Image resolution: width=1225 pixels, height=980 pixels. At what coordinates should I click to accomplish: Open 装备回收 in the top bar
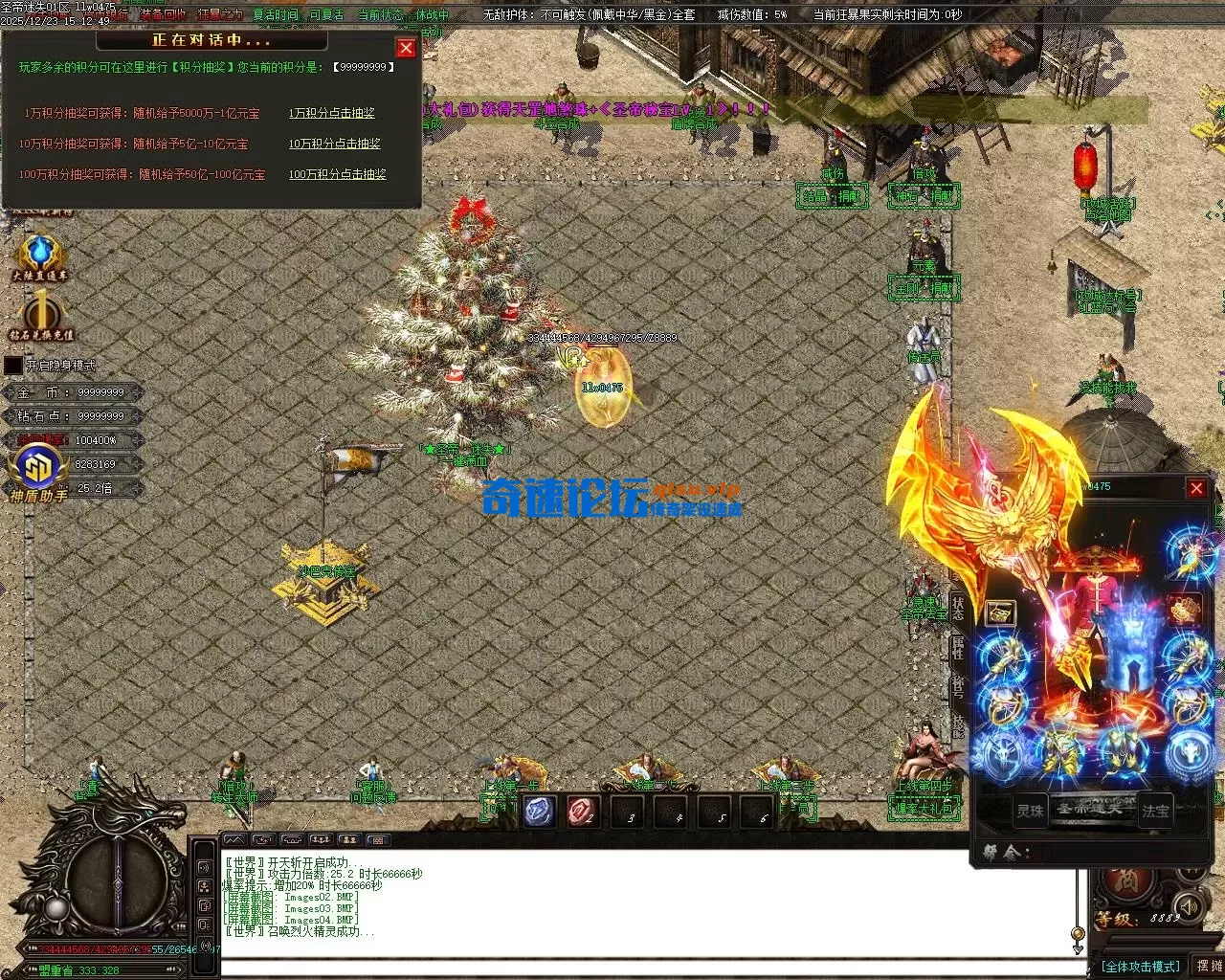163,15
